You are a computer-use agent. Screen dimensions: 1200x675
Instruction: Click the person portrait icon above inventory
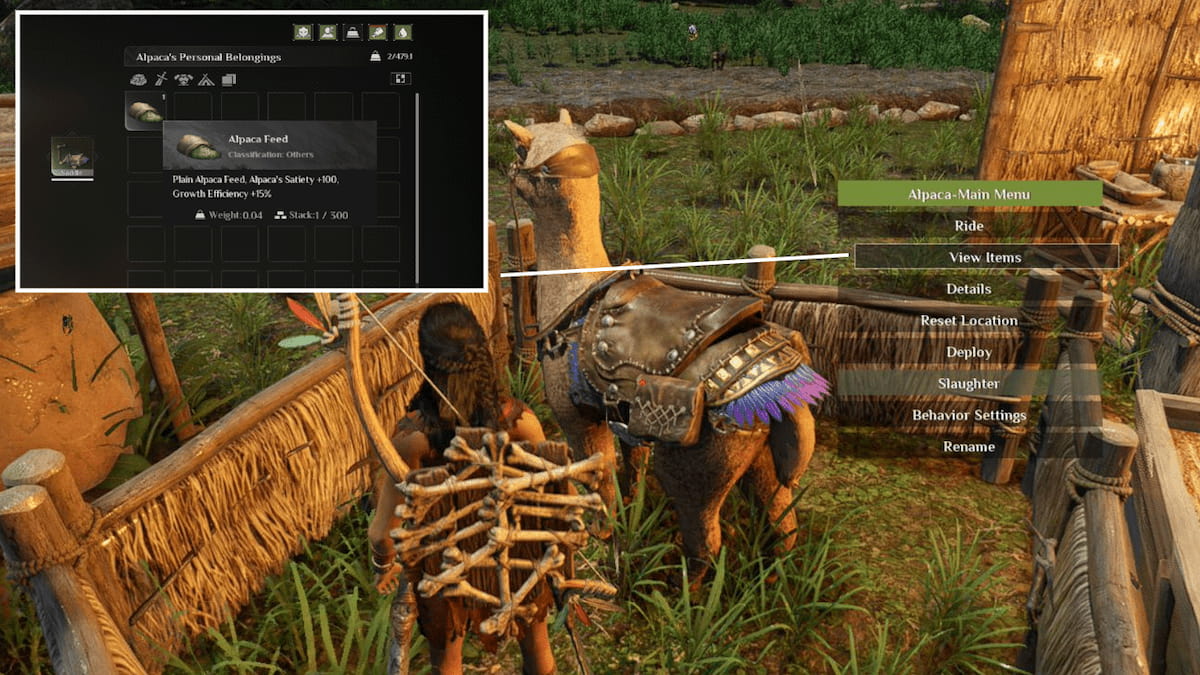327,32
